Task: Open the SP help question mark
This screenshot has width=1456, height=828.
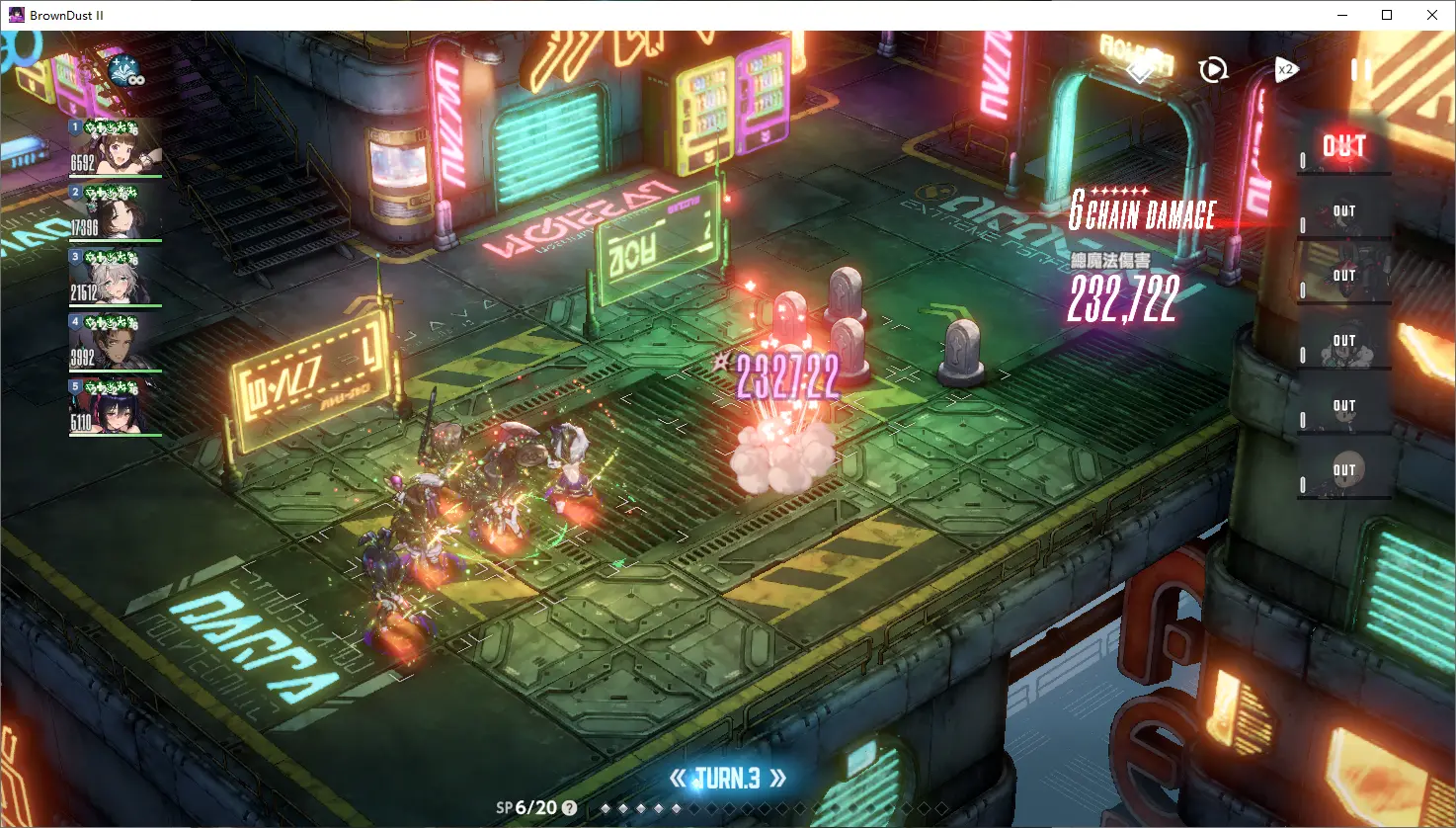Action: pos(569,808)
